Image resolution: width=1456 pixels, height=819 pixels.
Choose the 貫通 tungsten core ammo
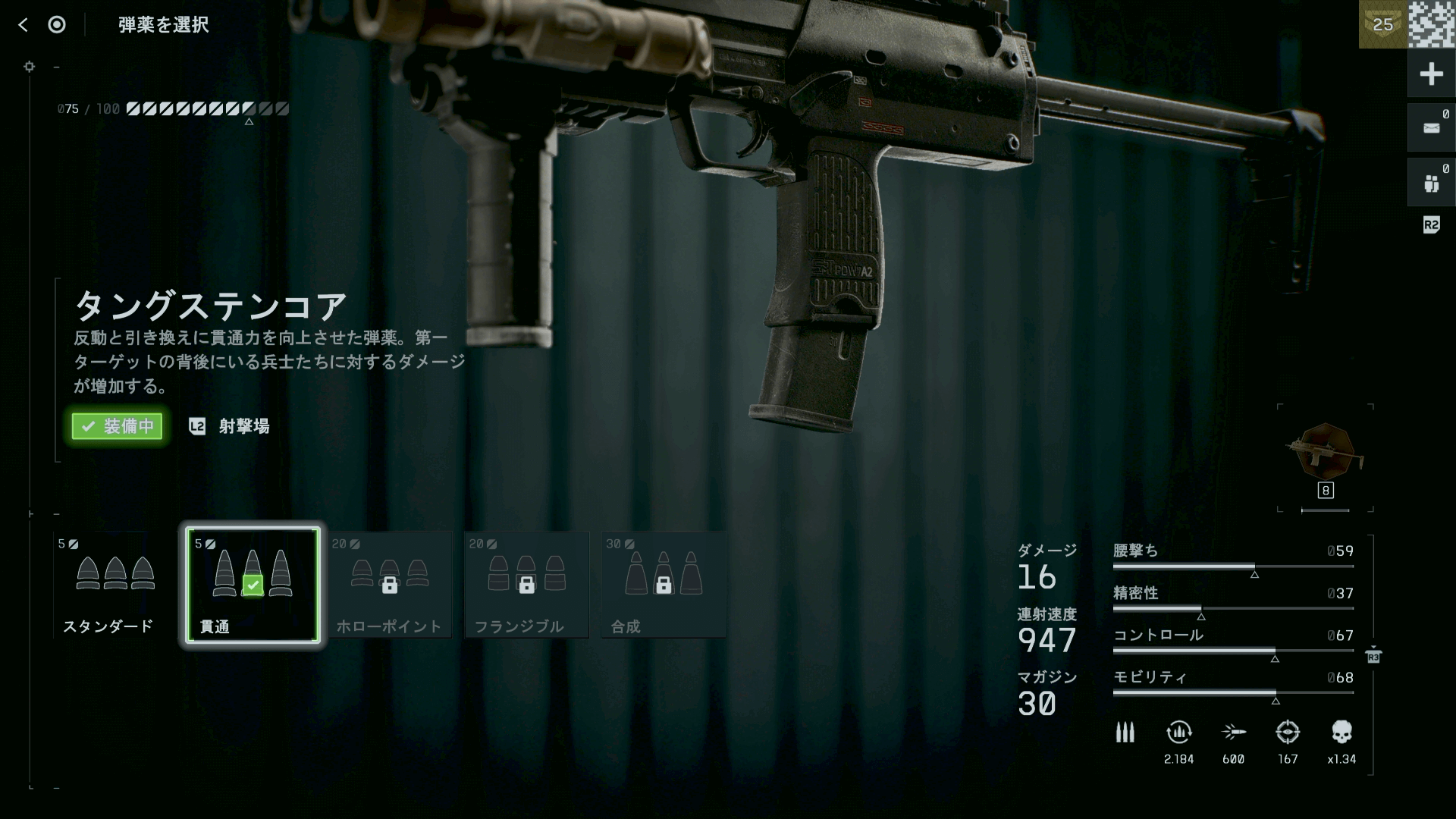point(252,585)
